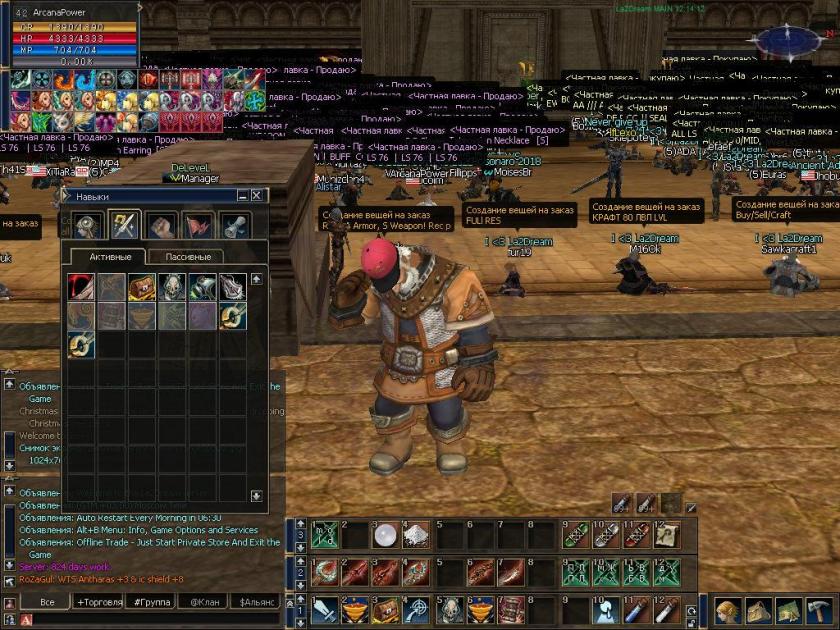
Task: Minimize the Навыки skills window
Action: point(242,196)
